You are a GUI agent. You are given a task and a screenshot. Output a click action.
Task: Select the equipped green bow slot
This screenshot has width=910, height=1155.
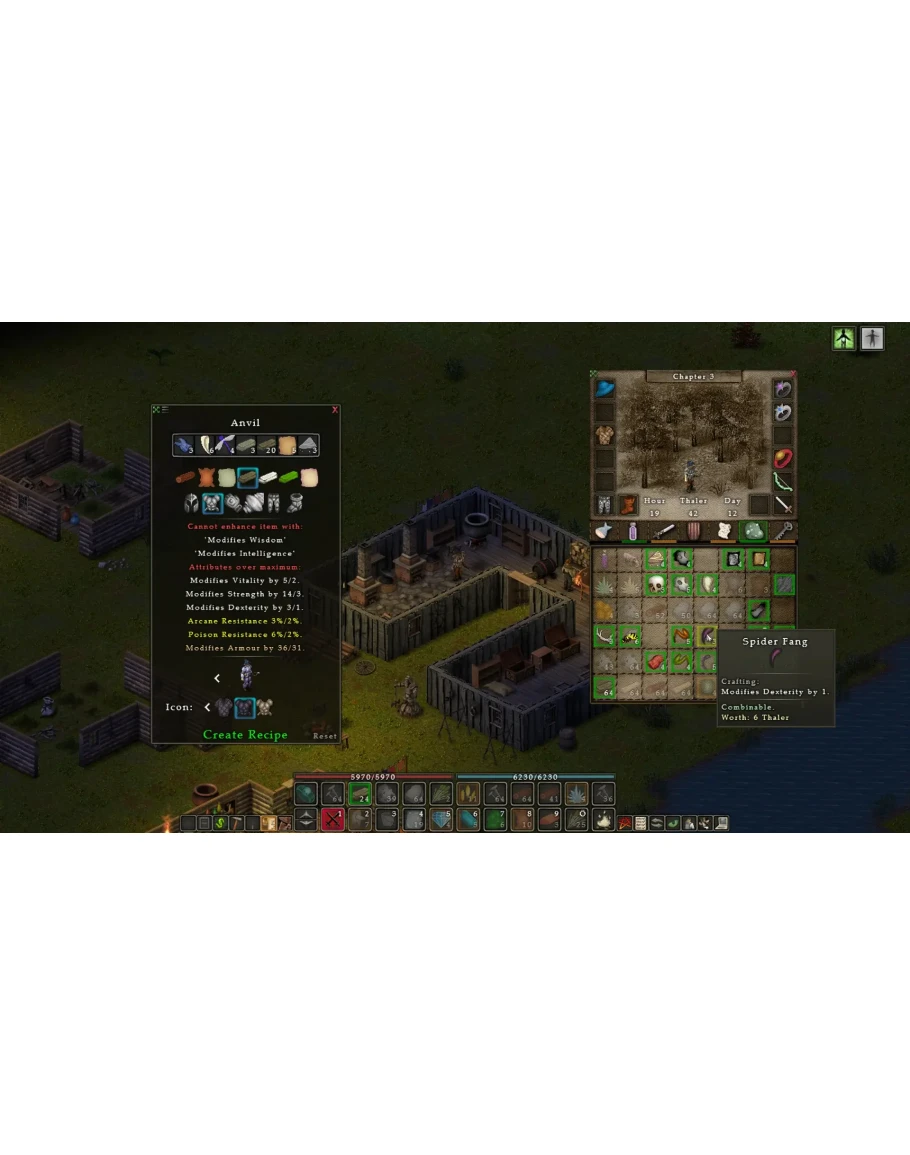click(783, 482)
